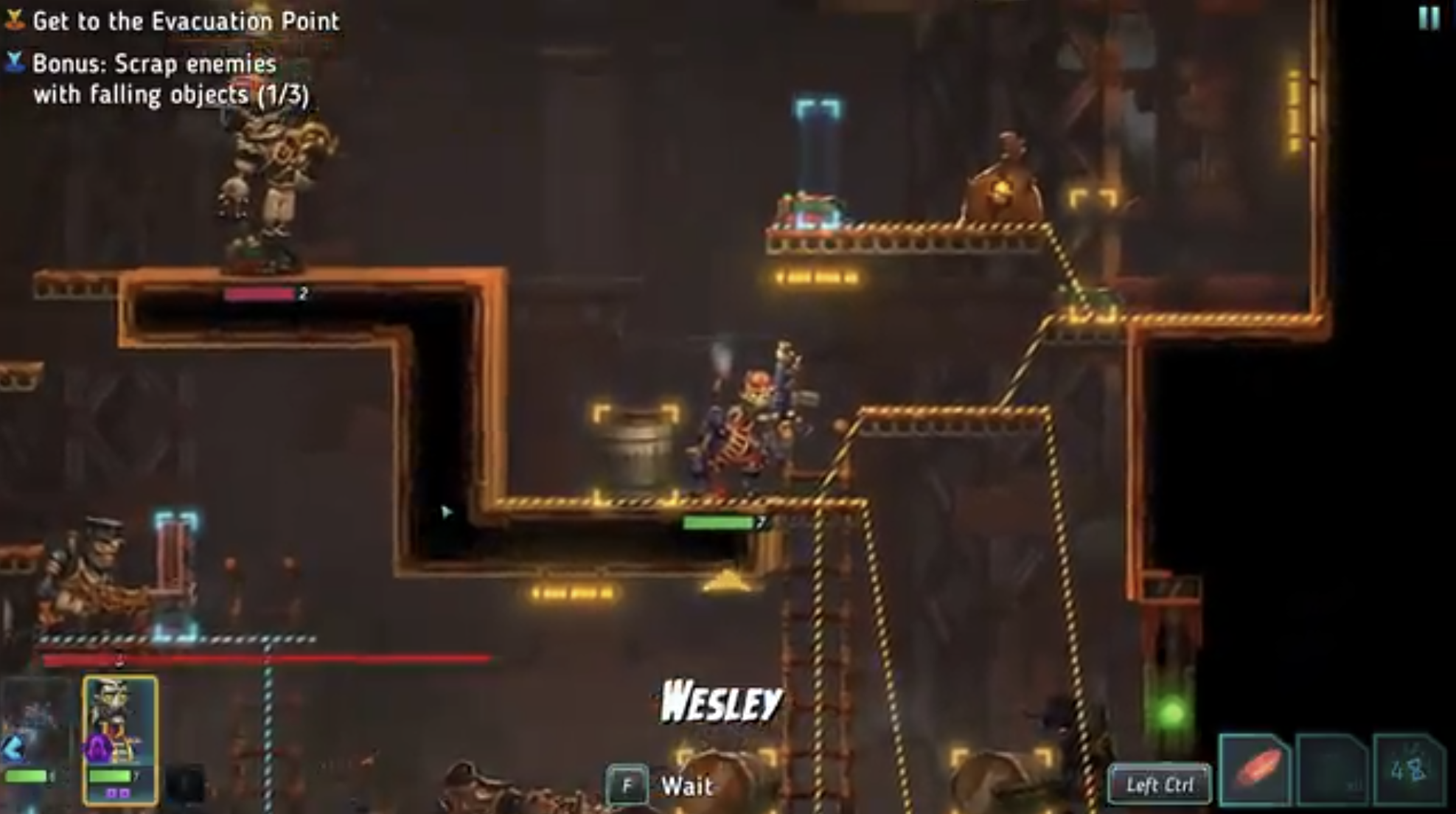Click the gold trophy objective icon
The image size is (1456, 814).
[x=14, y=19]
